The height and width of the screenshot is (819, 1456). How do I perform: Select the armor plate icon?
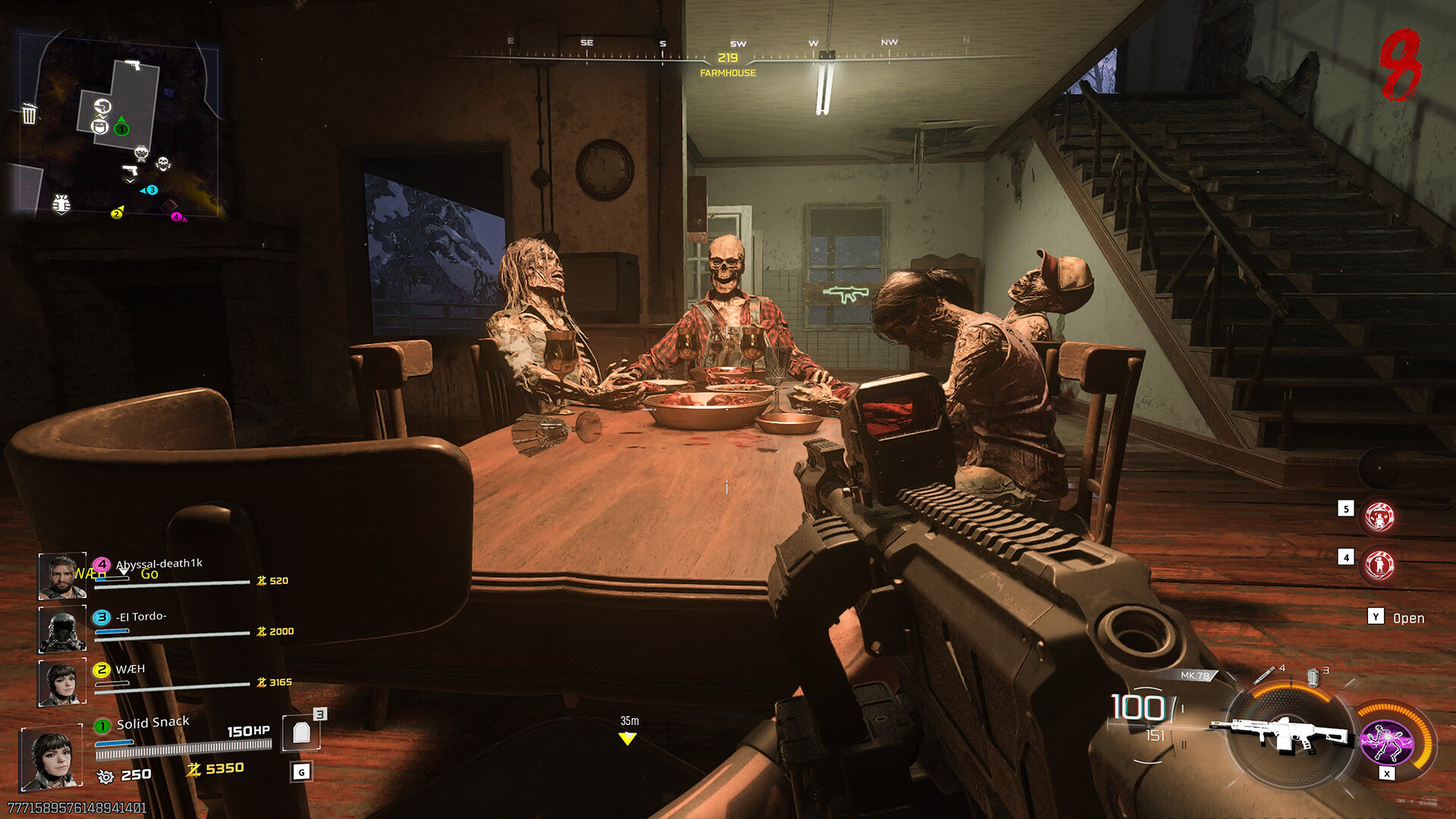(301, 733)
